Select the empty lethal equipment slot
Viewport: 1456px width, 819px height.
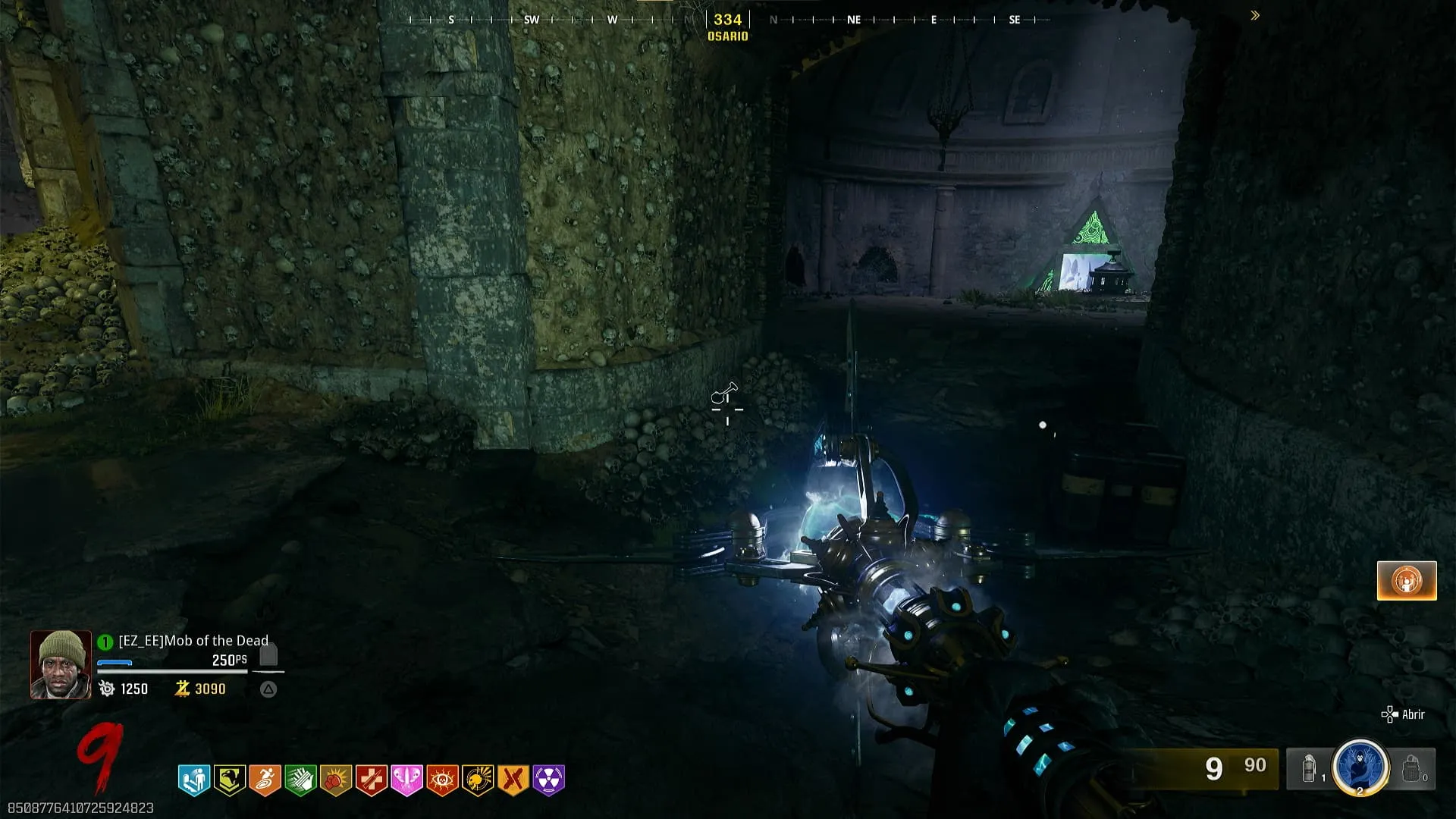pyautogui.click(x=1411, y=769)
